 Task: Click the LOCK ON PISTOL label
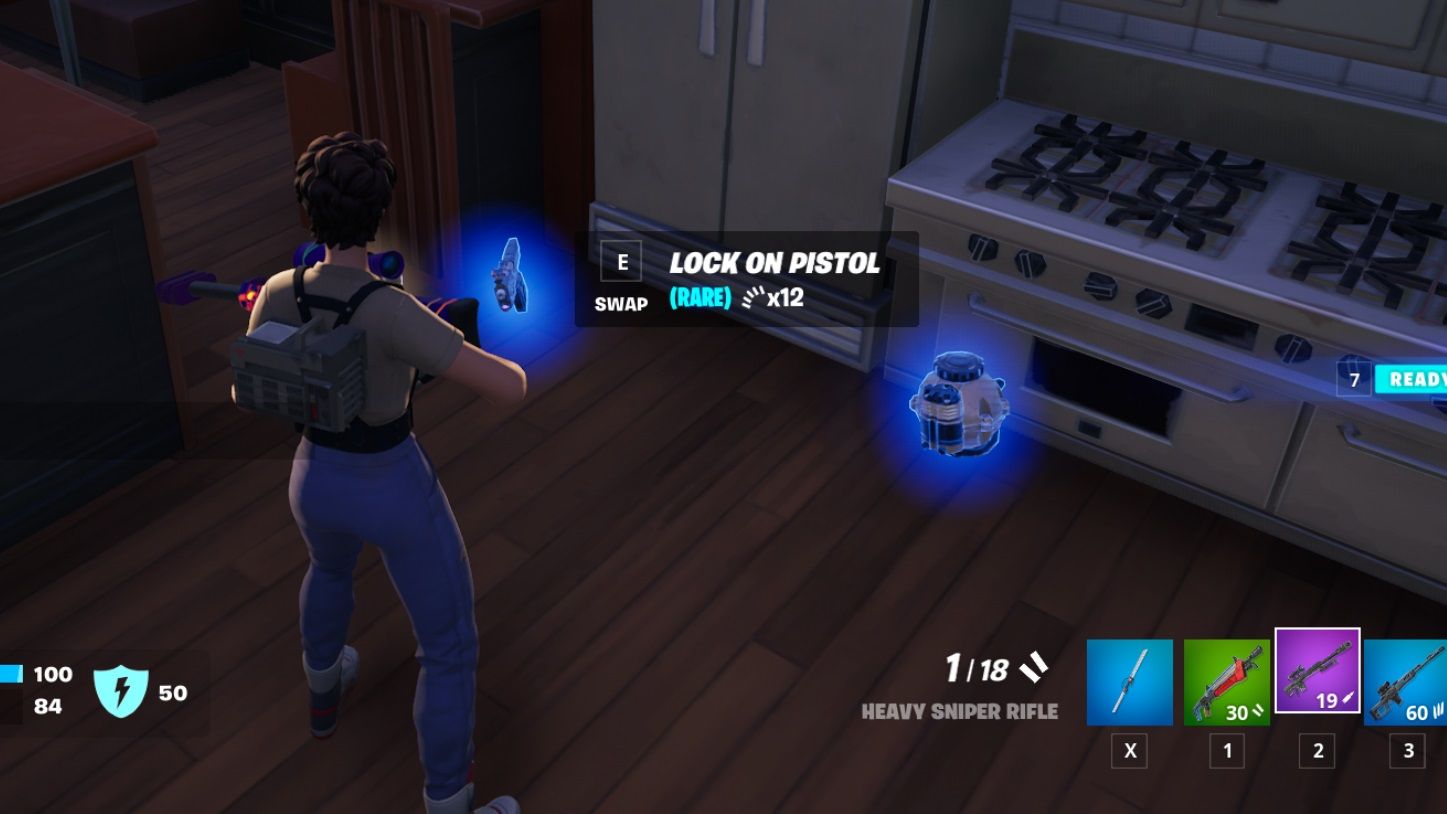[775, 263]
